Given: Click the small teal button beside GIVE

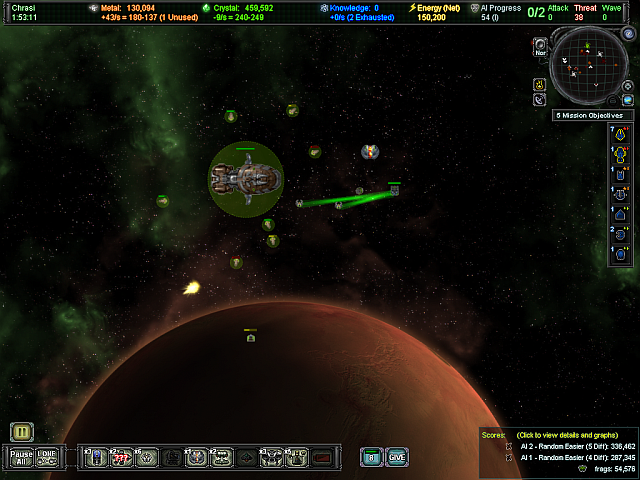Looking at the screenshot, I should [x=371, y=457].
